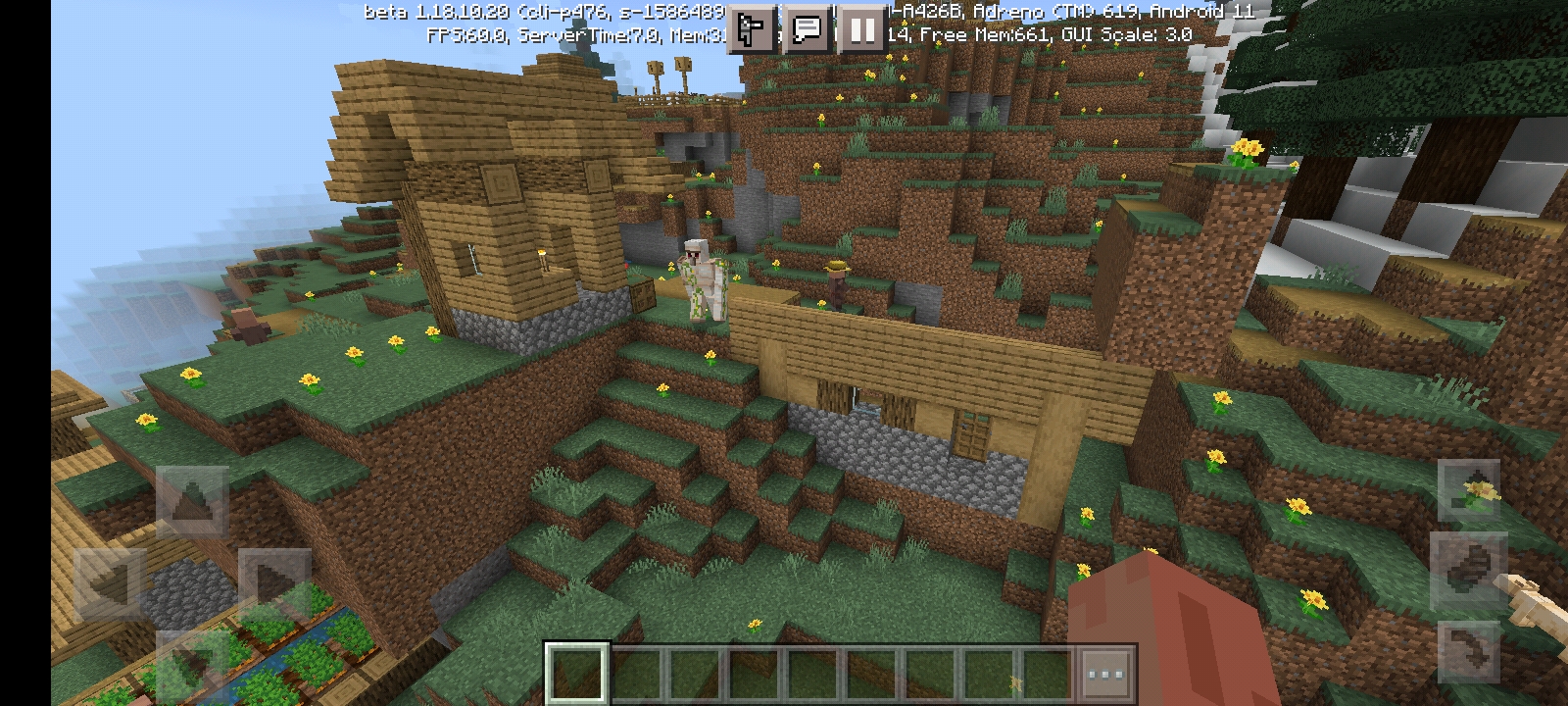Select the highlighted first hotbar slot

click(576, 674)
